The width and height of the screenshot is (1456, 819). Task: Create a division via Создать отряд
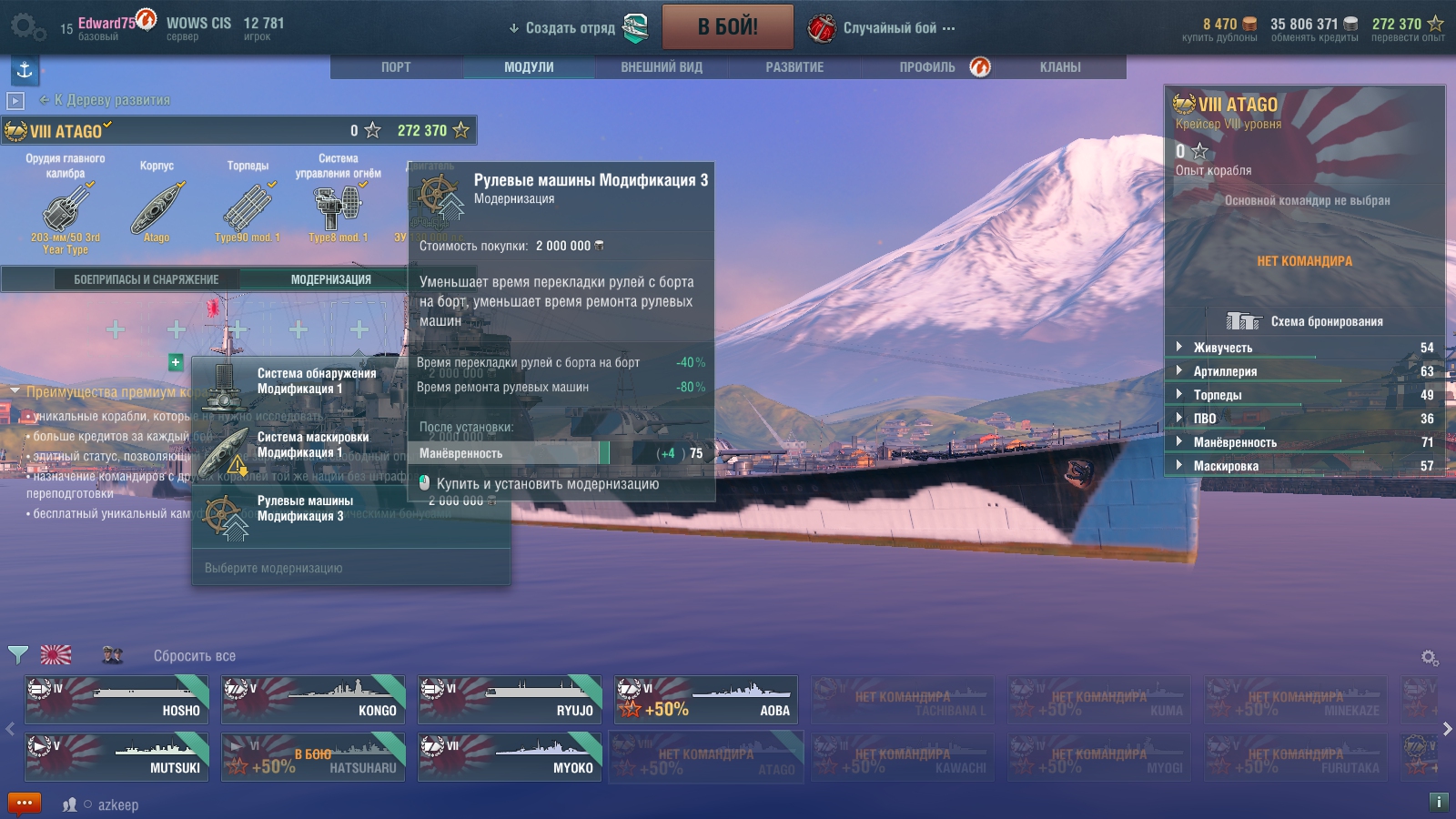click(571, 28)
